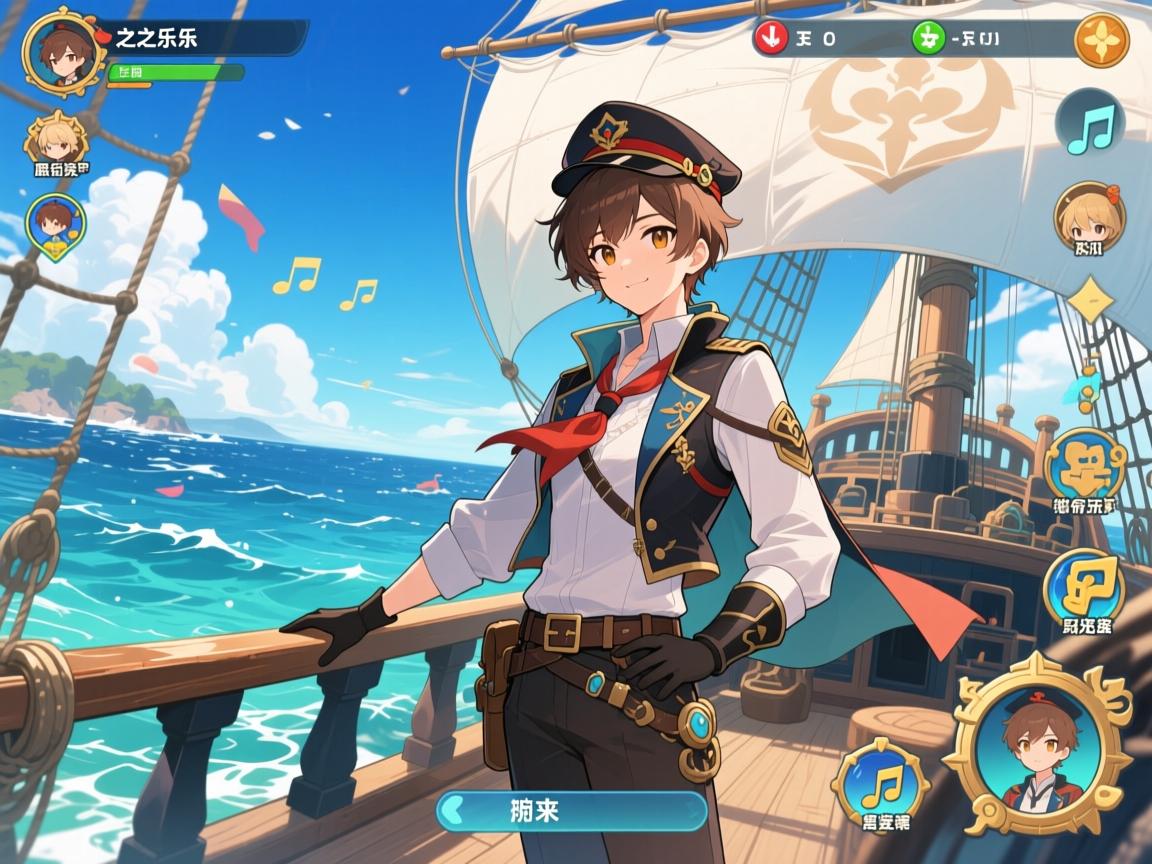Tap the shield-shaped character badge

click(55, 226)
